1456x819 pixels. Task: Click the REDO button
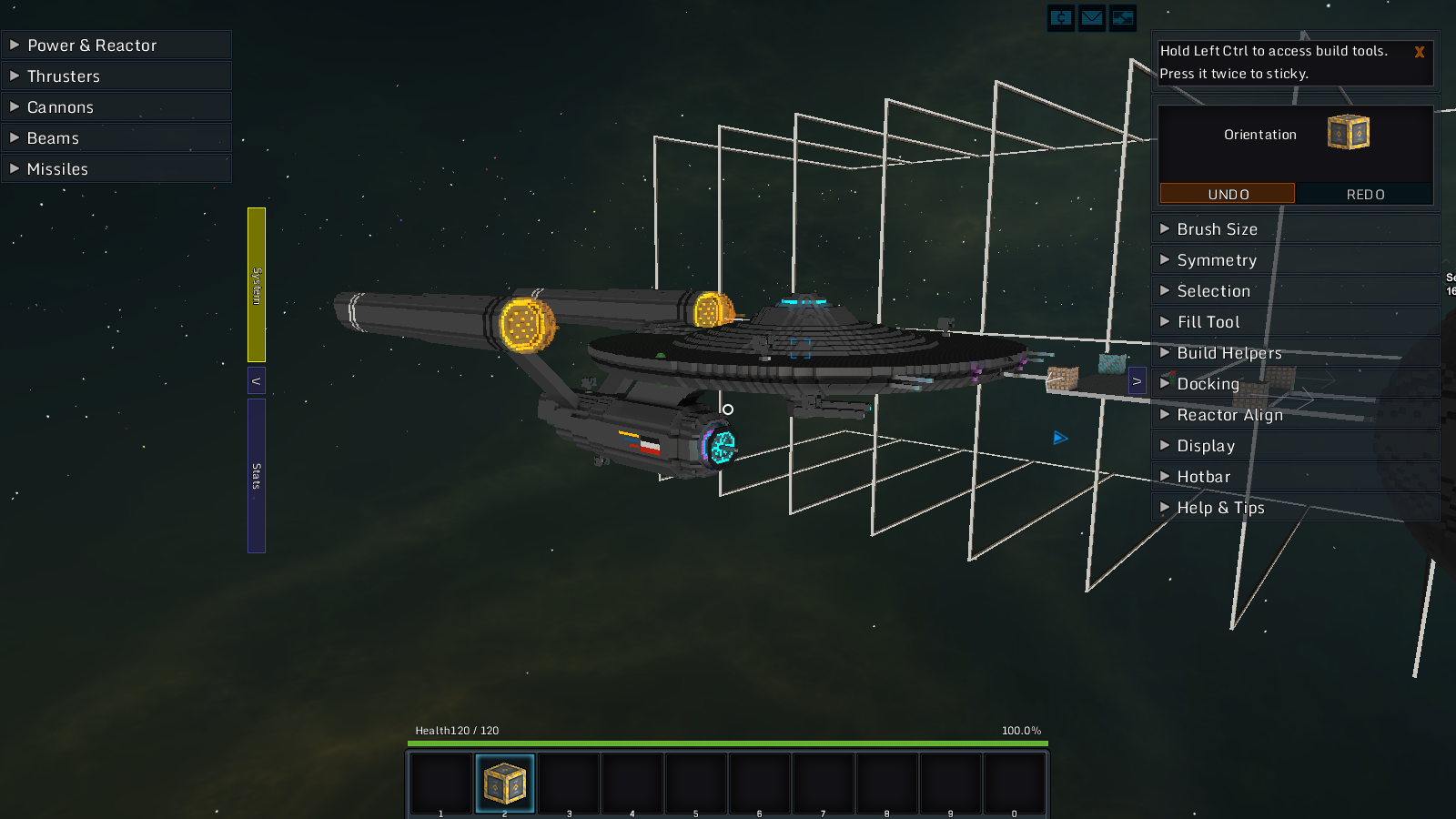point(1365,194)
